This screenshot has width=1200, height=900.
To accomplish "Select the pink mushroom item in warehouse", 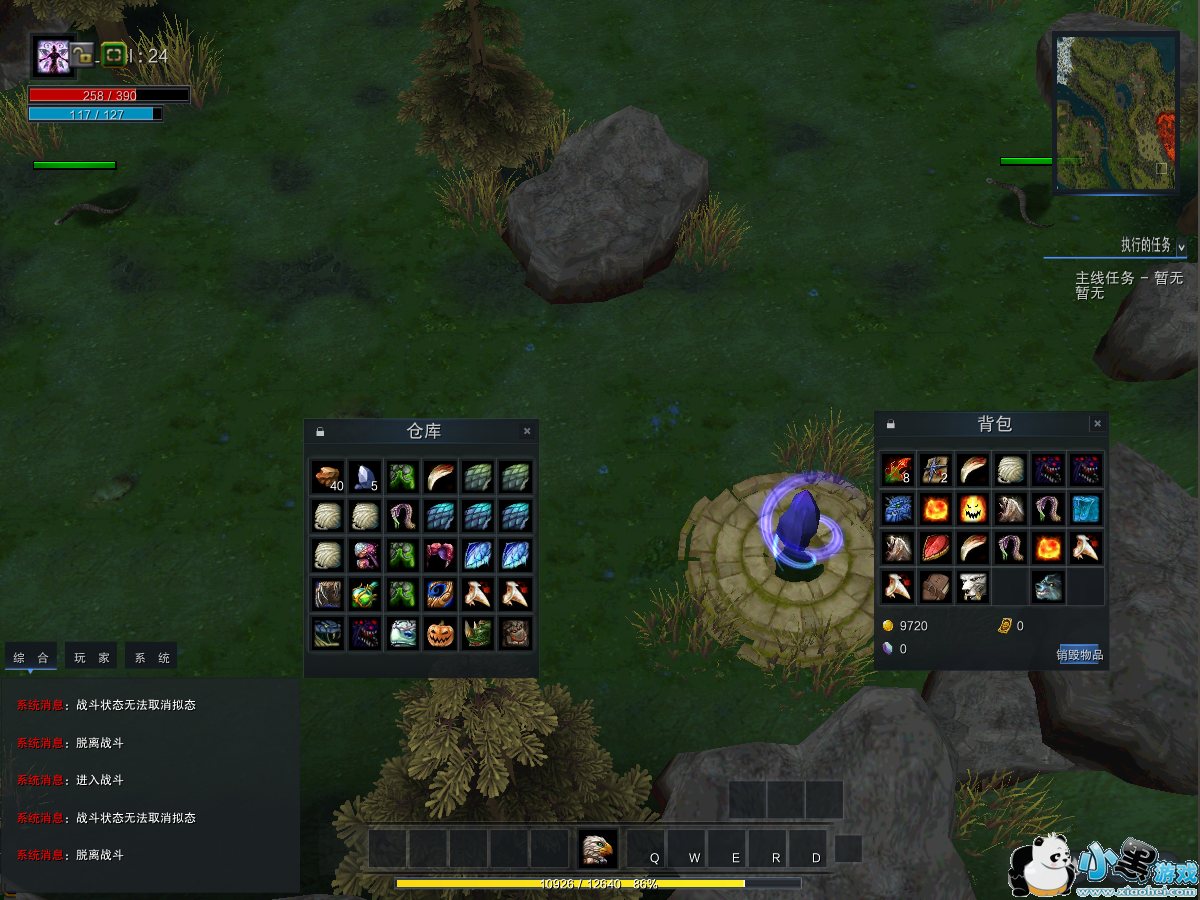I will point(365,555).
